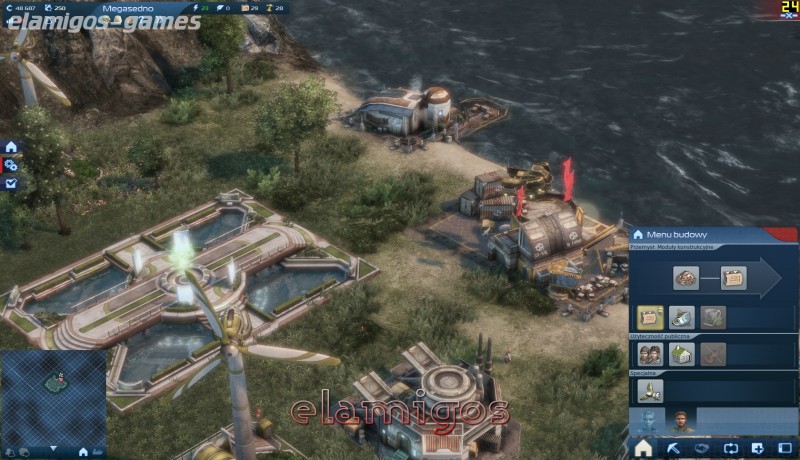Choose the two-workers public utility icon
Viewport: 800px width, 460px height.
tap(652, 354)
